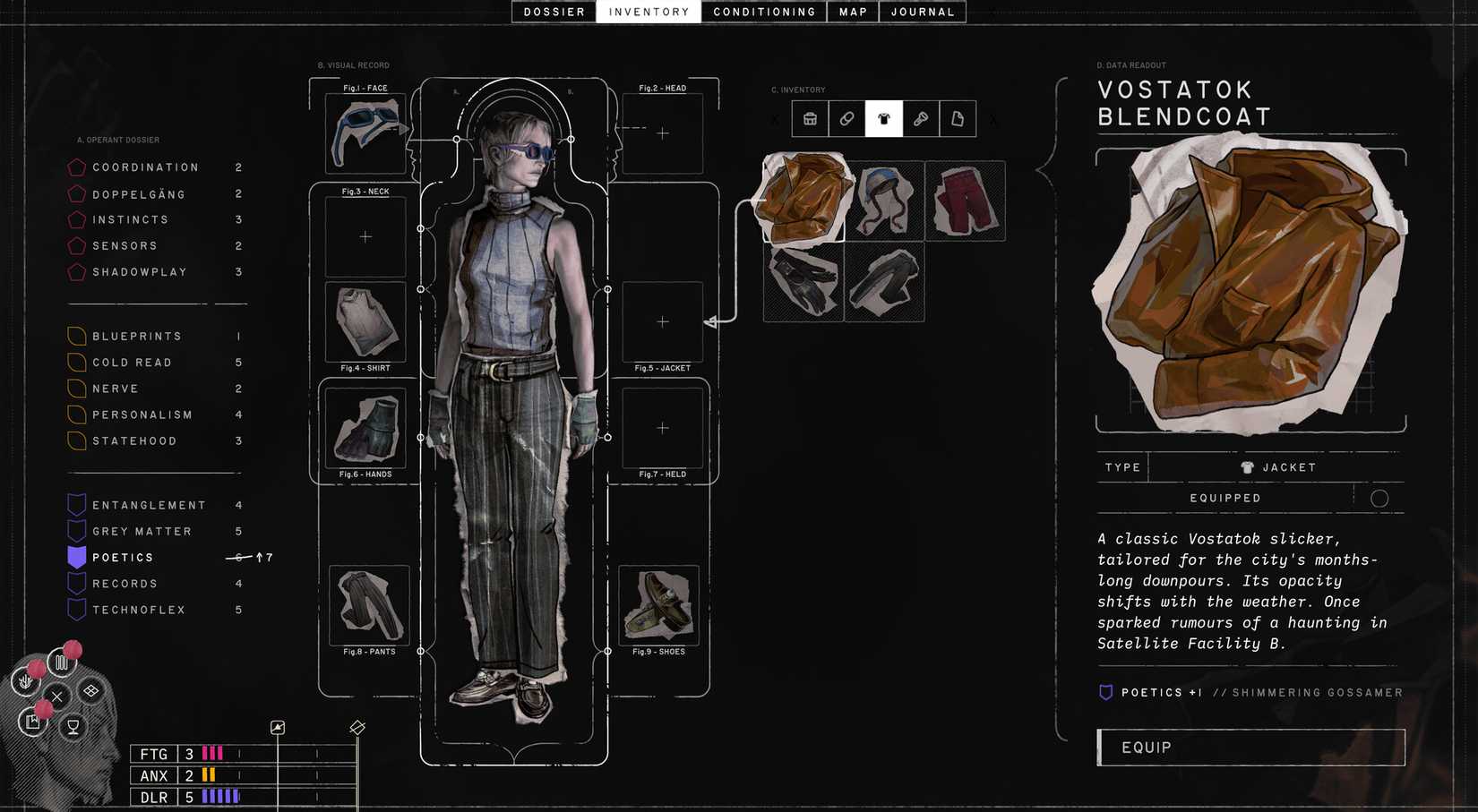Open the Map tab
This screenshot has width=1478, height=812.
851,12
